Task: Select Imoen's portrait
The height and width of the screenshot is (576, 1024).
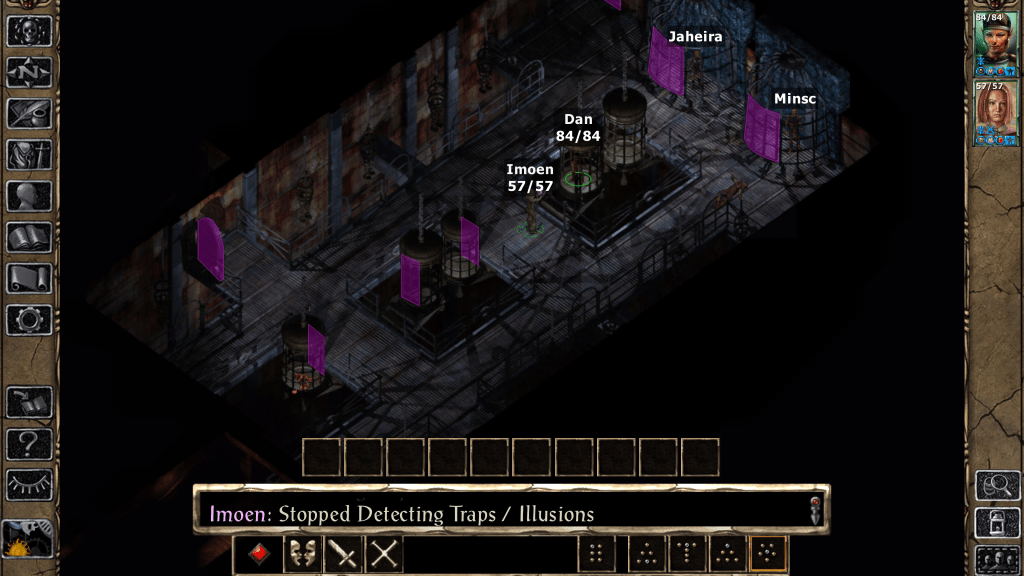Action: (x=996, y=113)
